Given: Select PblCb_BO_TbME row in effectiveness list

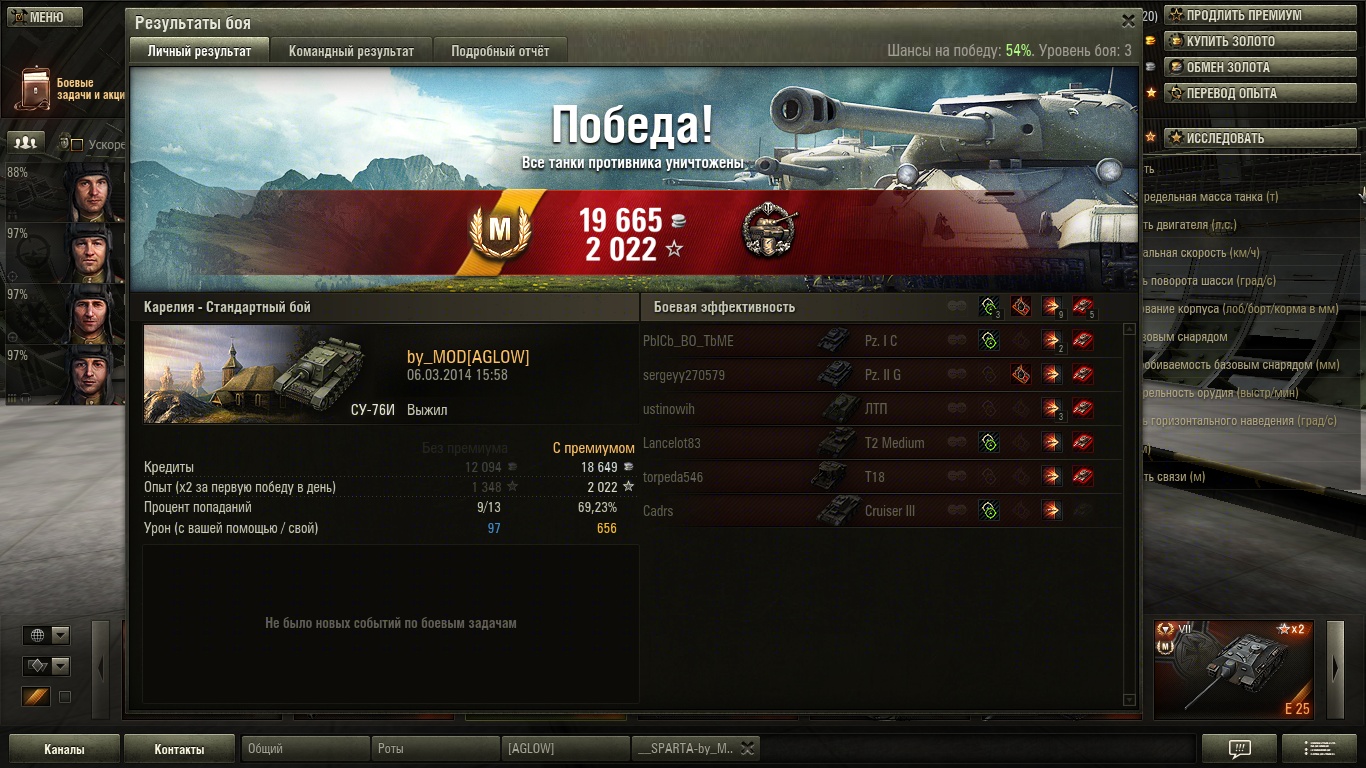Looking at the screenshot, I should click(x=688, y=341).
